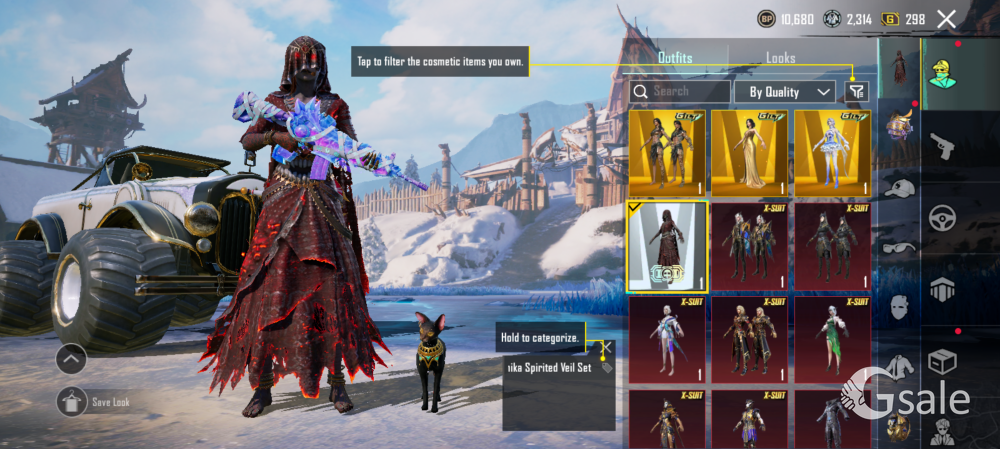
Task: Select the white-blue dress Gilt outfit
Action: click(x=833, y=152)
